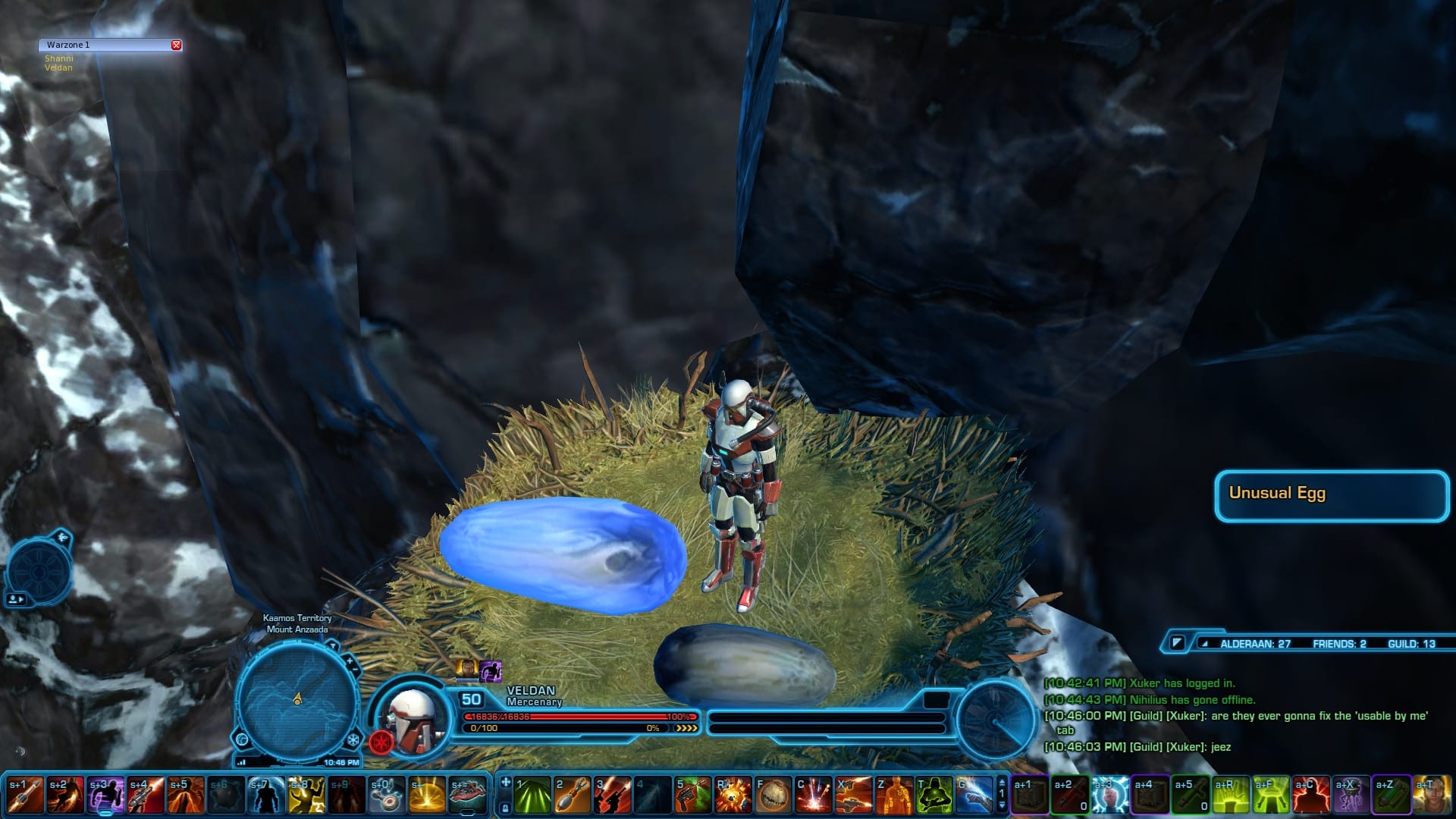Activate the glowing fist ability on a+3

tap(1109, 795)
